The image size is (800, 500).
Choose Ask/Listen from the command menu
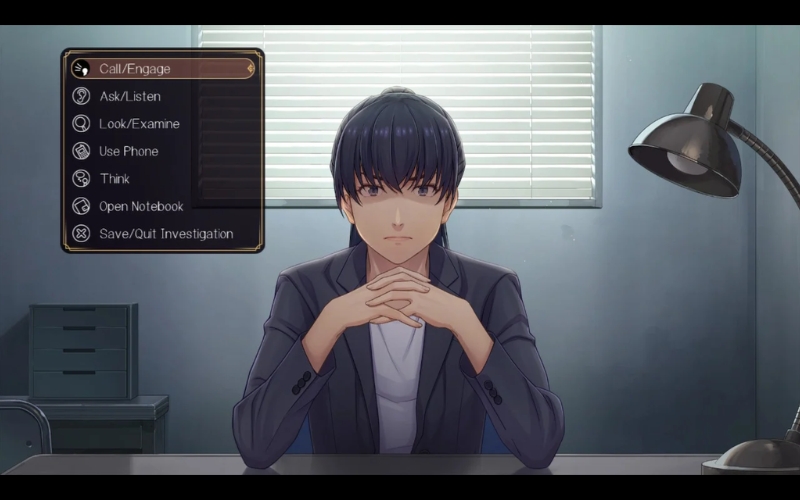(x=130, y=96)
